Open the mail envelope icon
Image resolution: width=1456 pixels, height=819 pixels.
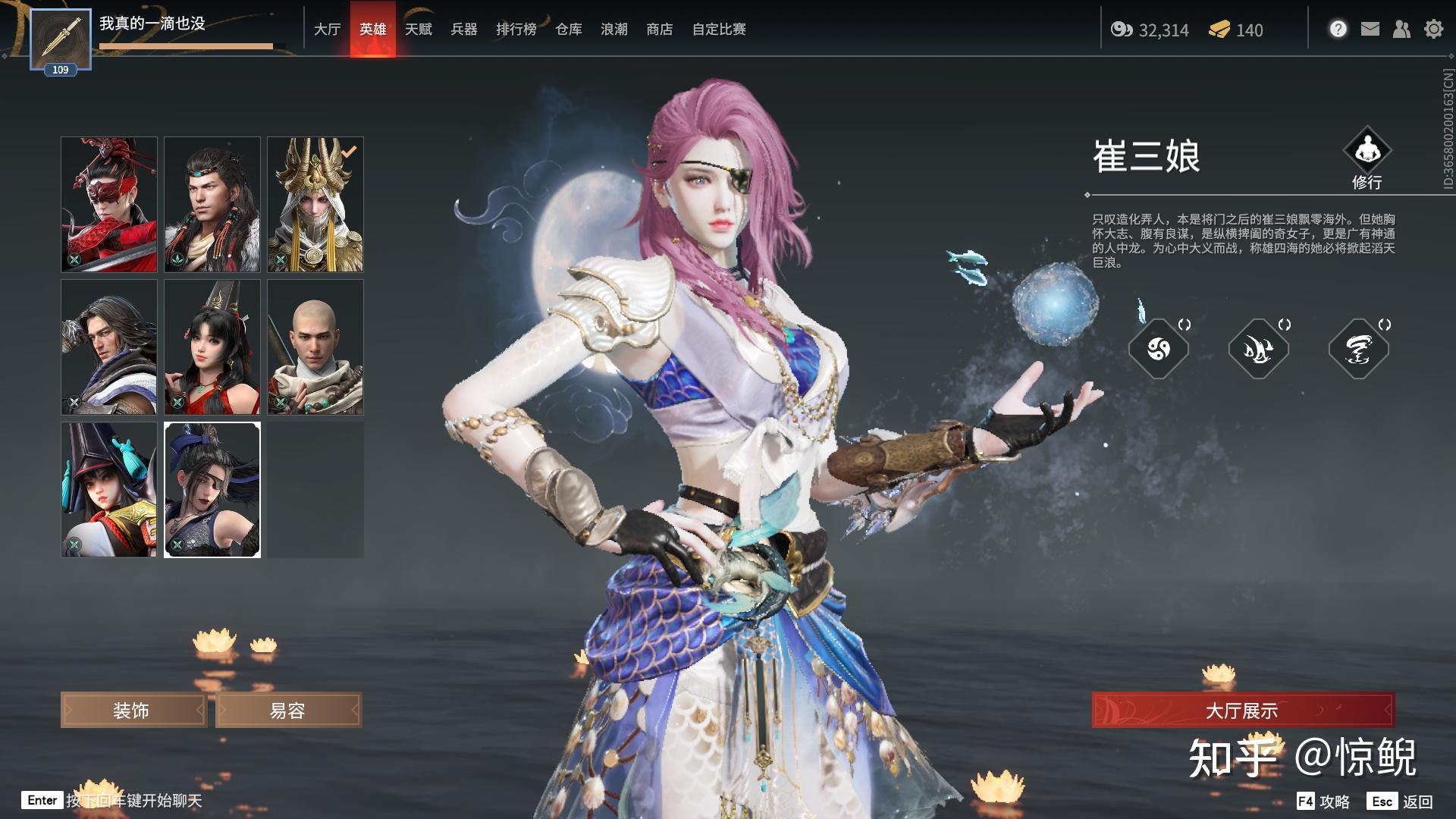click(x=1370, y=29)
